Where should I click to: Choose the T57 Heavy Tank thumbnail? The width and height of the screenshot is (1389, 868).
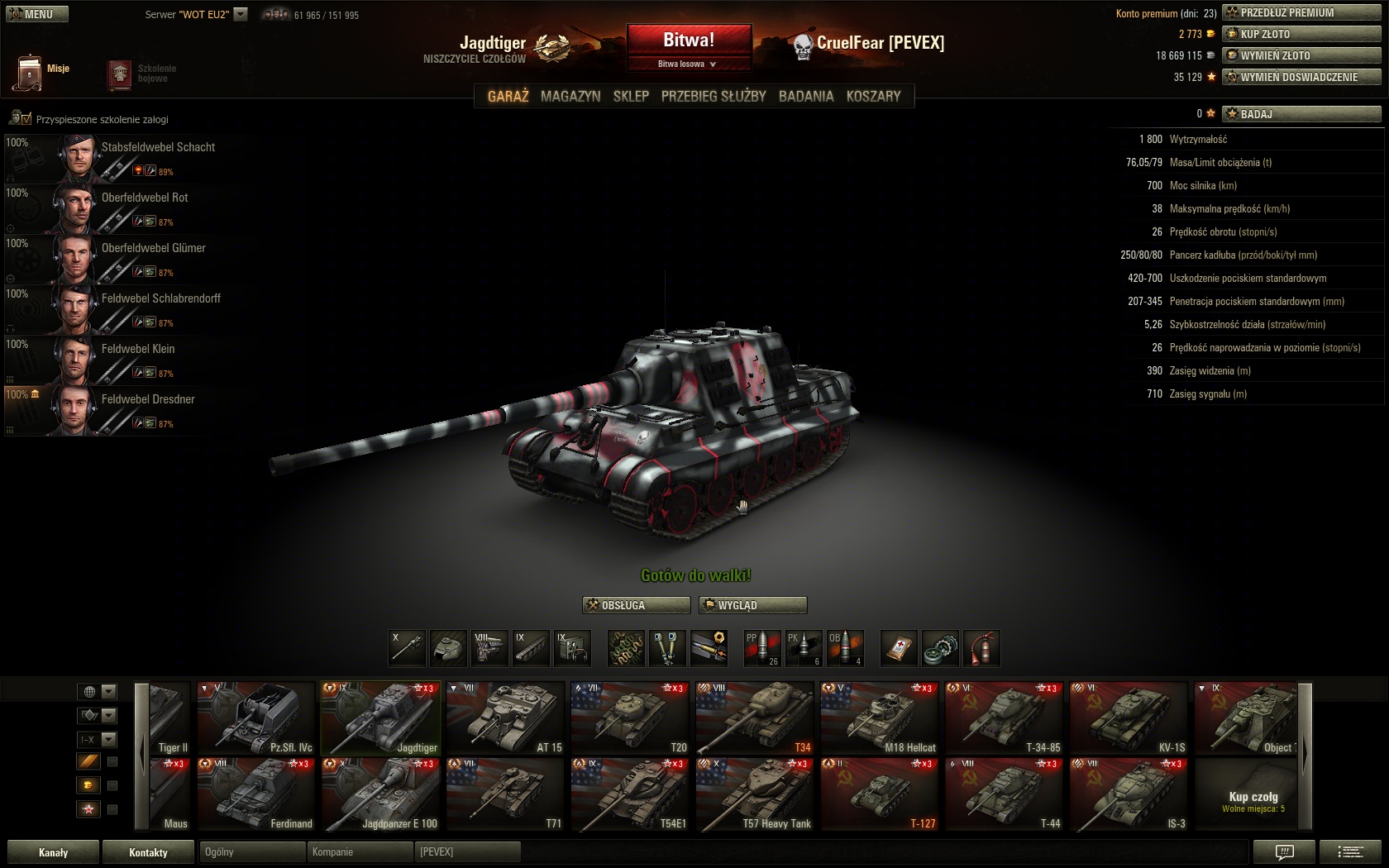(x=754, y=794)
